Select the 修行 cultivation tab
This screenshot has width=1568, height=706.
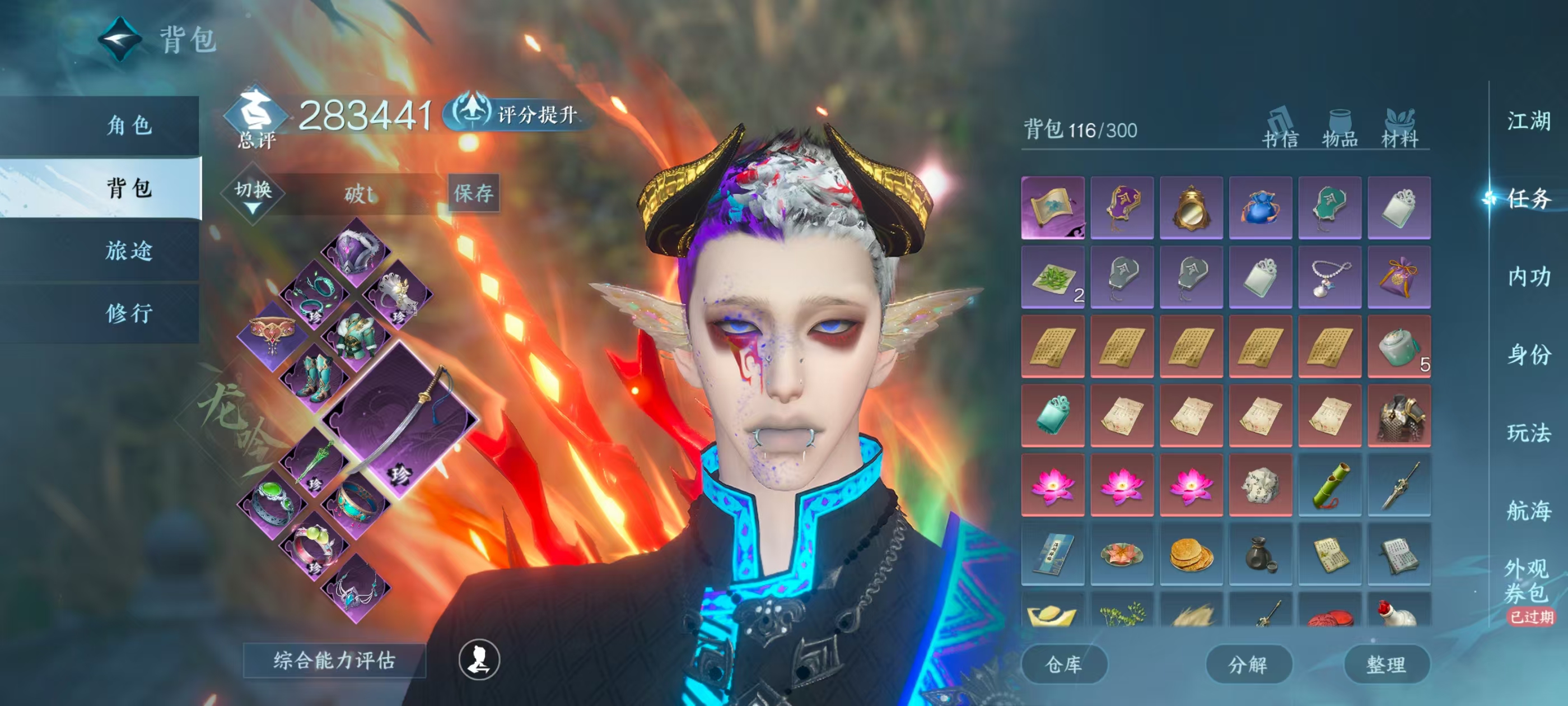click(129, 314)
